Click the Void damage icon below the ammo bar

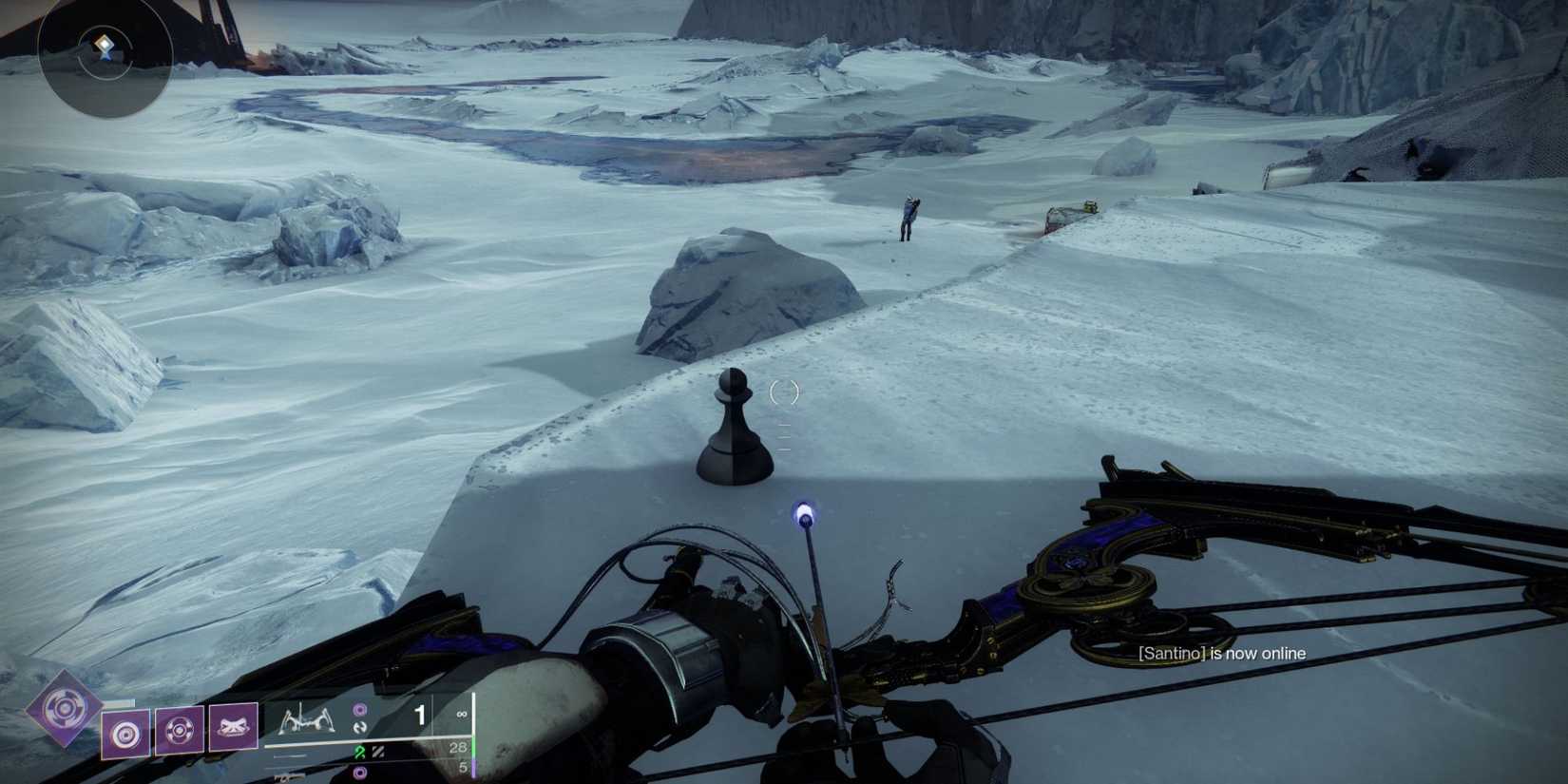(x=361, y=773)
